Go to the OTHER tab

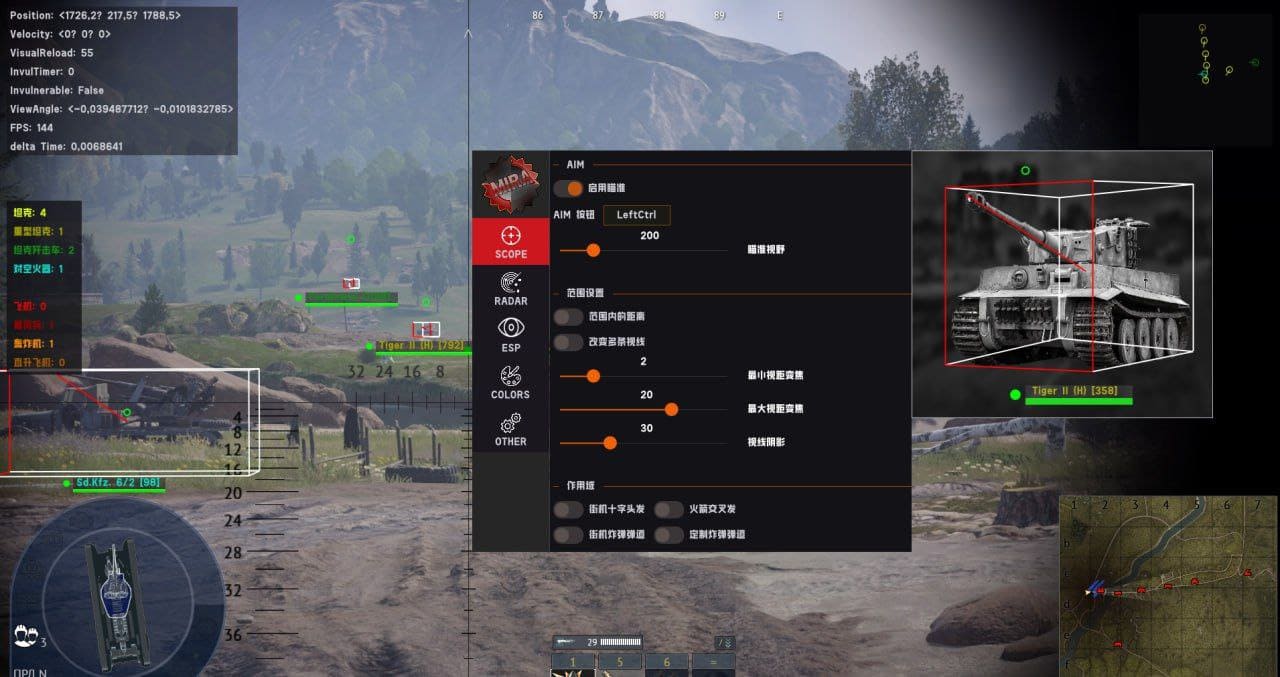coord(510,429)
